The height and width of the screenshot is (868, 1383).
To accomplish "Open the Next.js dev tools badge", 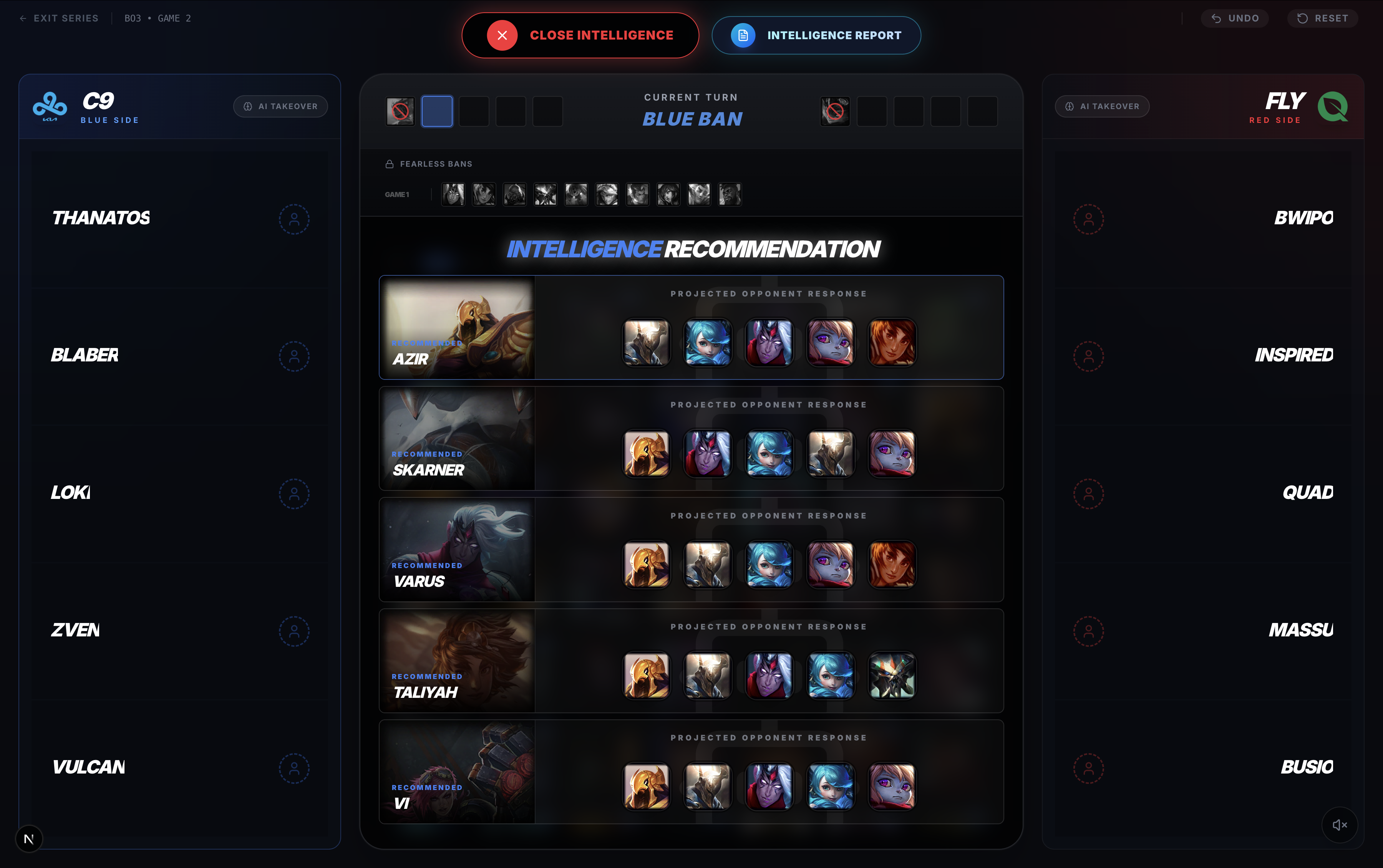I will point(29,839).
